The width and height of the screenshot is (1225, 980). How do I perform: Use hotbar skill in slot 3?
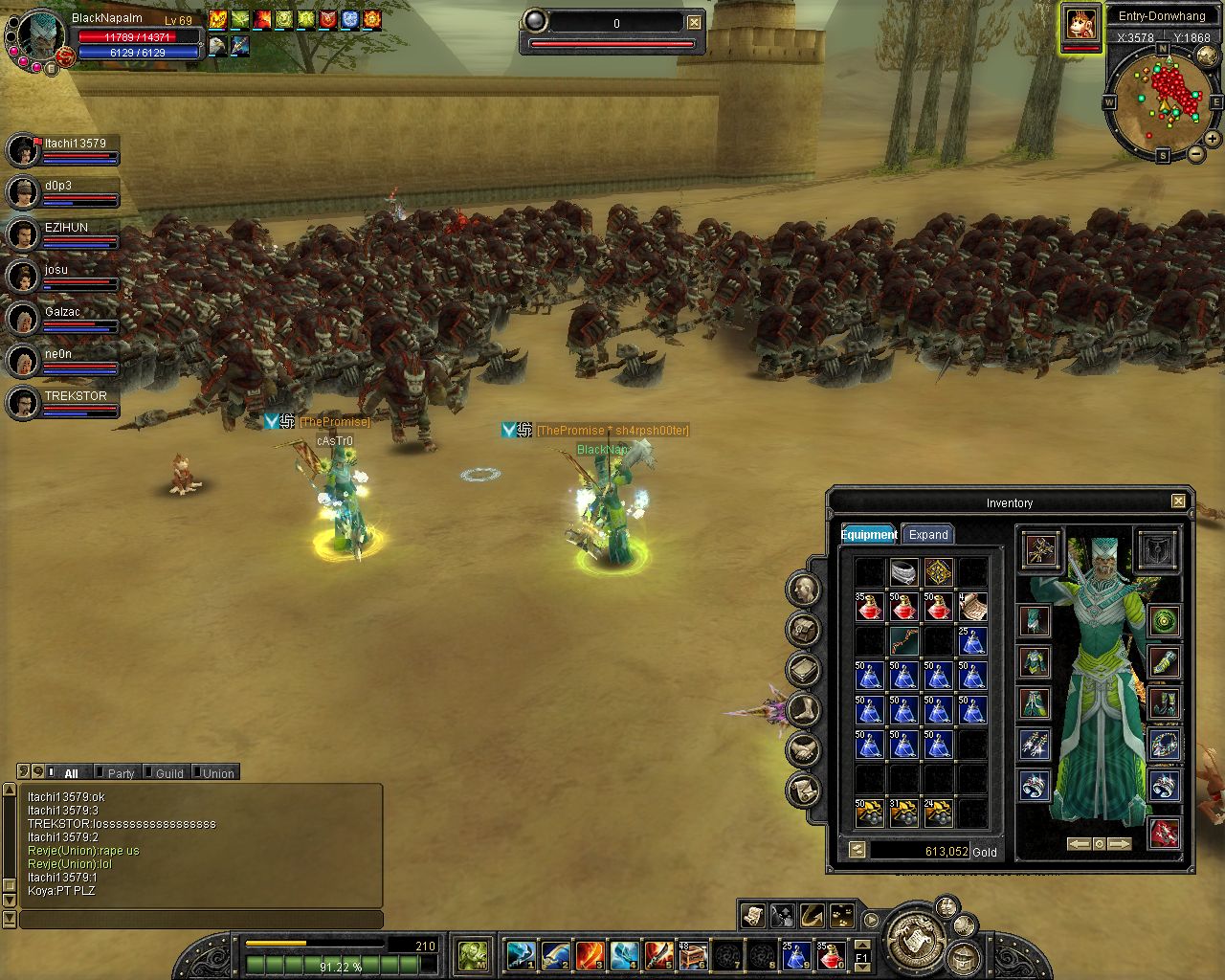click(x=589, y=954)
